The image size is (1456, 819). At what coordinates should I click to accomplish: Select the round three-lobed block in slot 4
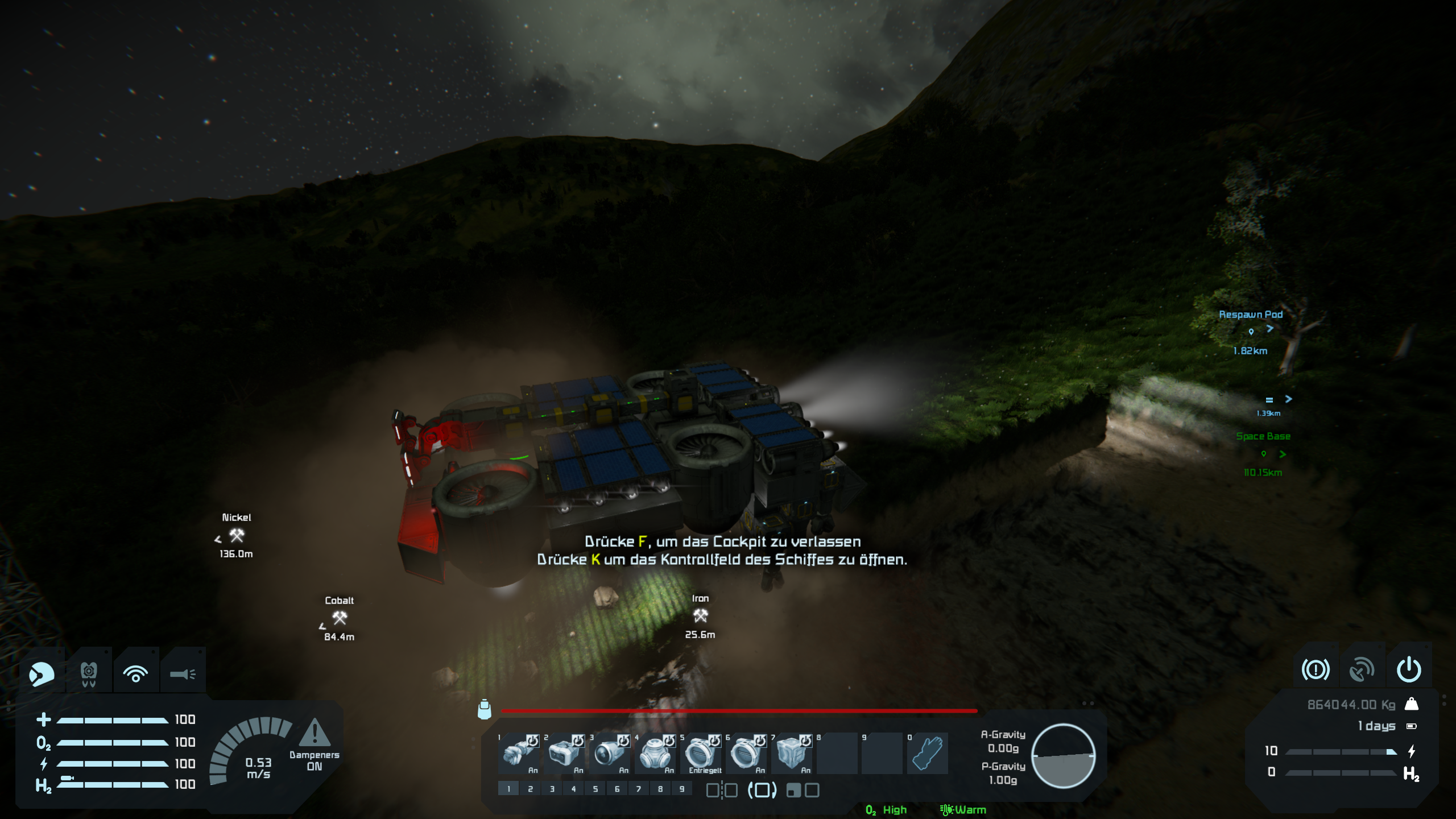click(x=655, y=753)
